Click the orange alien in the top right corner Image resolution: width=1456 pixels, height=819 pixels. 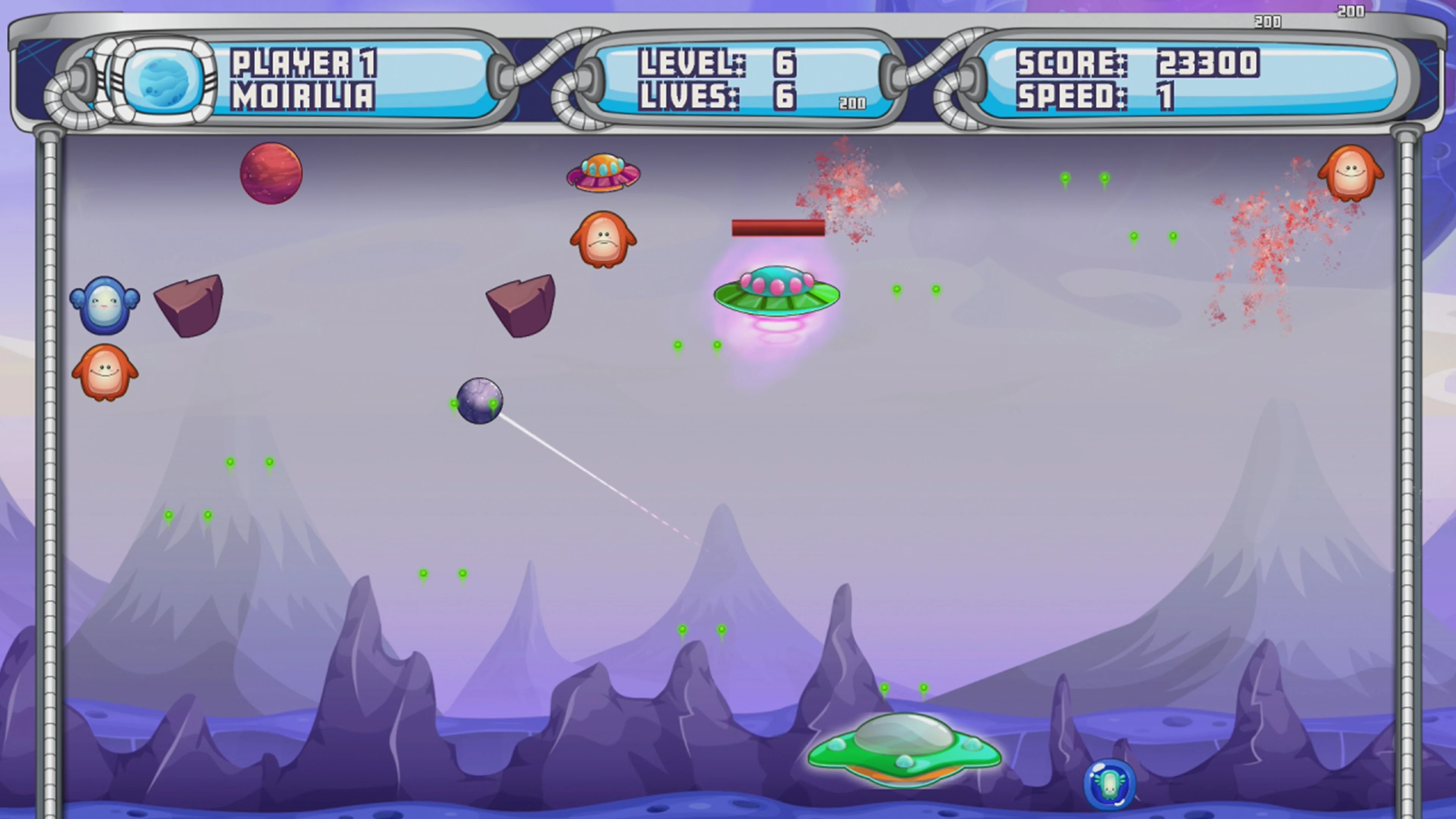click(1351, 173)
